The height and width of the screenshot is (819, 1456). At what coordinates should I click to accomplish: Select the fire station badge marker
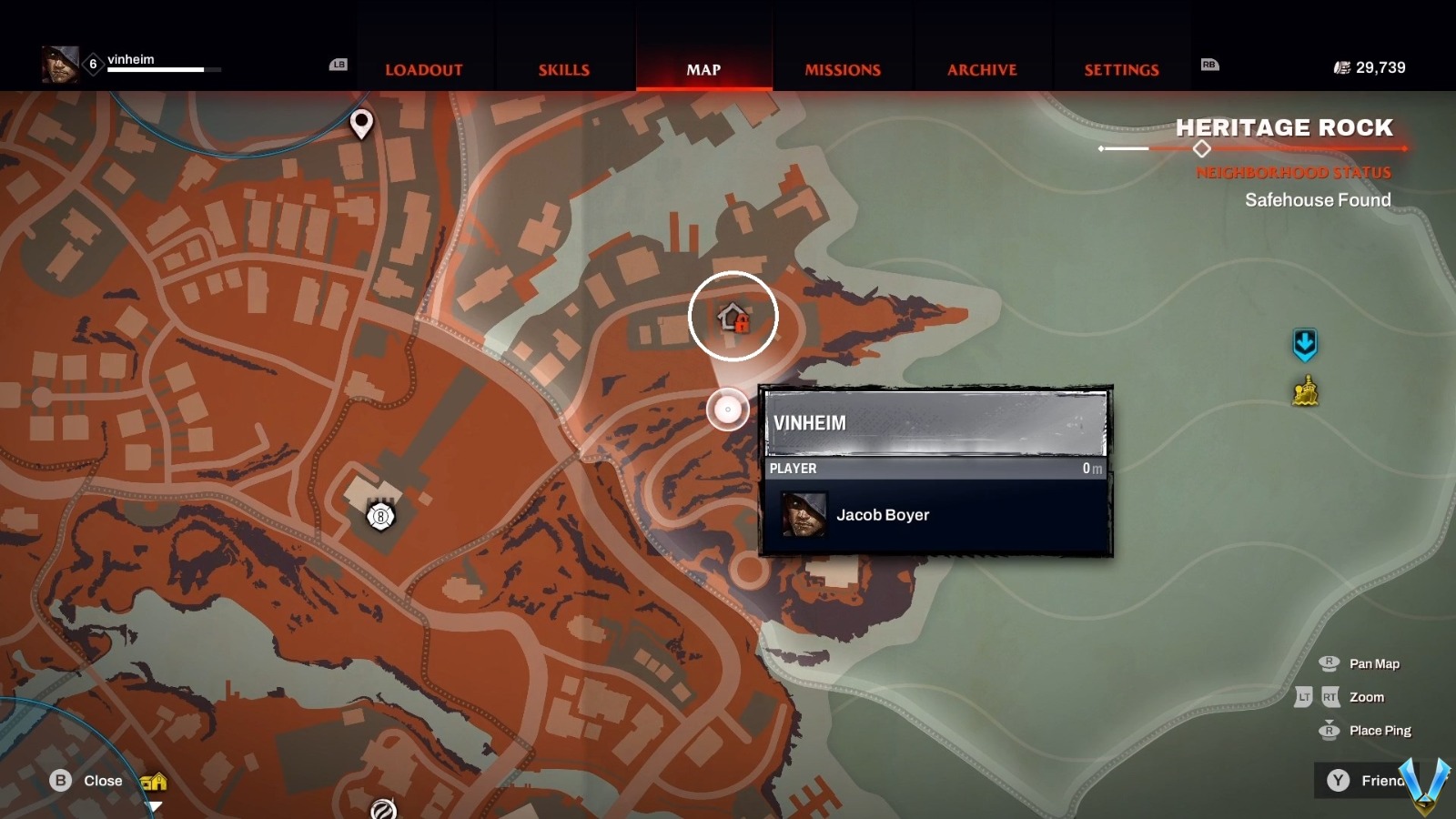[380, 517]
